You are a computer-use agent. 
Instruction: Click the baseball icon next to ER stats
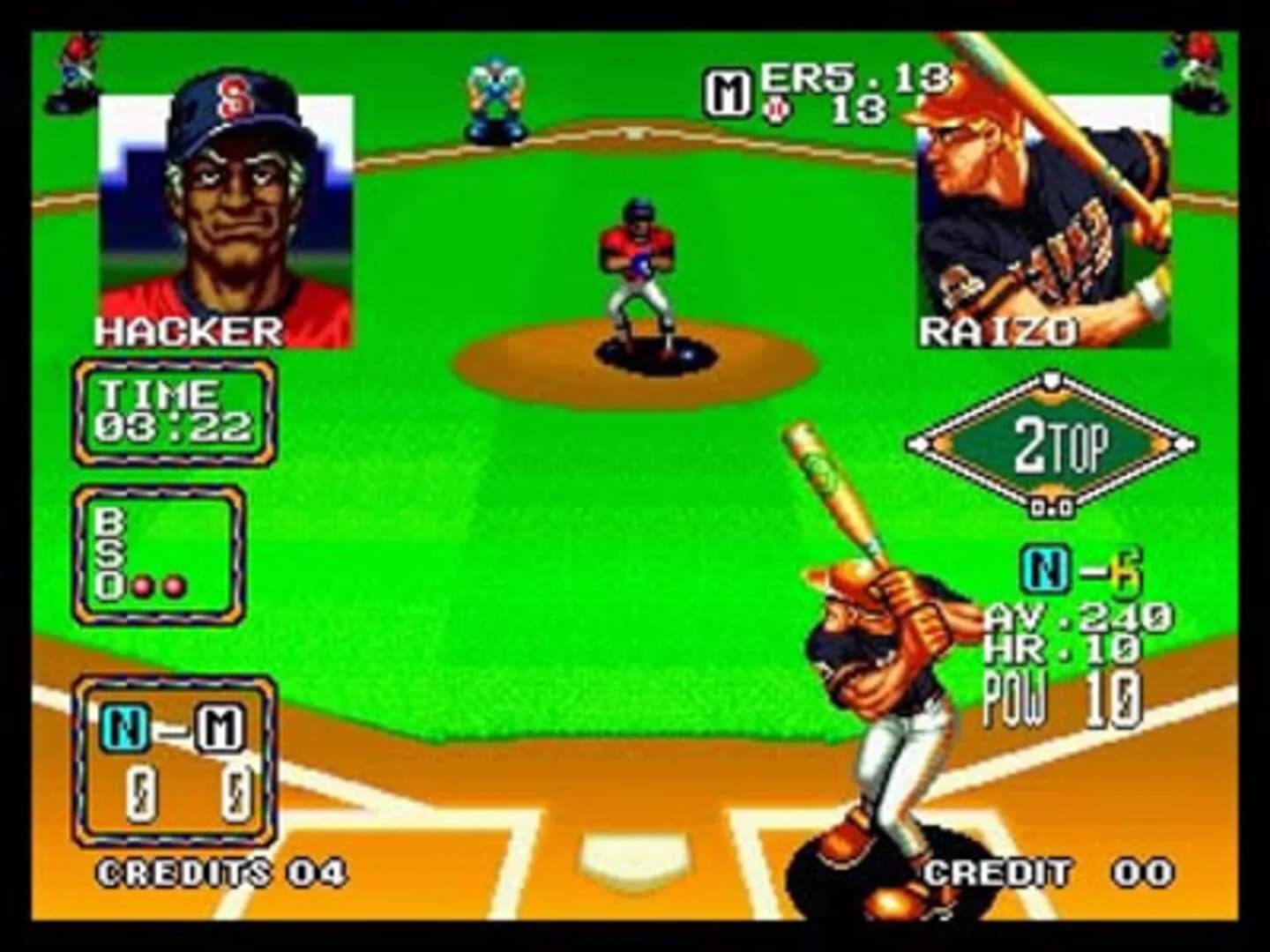click(776, 108)
